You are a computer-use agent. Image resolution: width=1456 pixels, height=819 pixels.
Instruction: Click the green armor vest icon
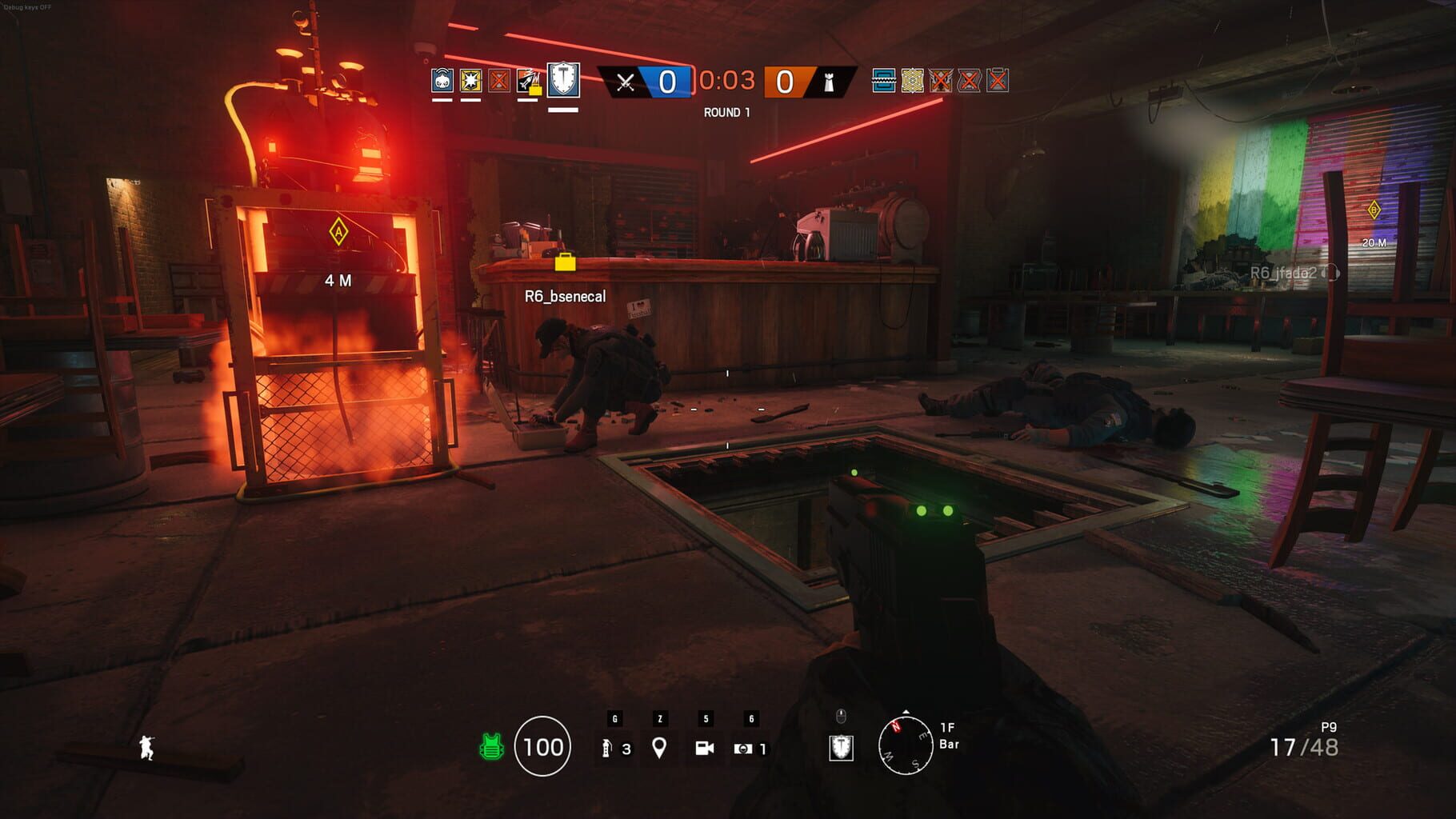(490, 748)
